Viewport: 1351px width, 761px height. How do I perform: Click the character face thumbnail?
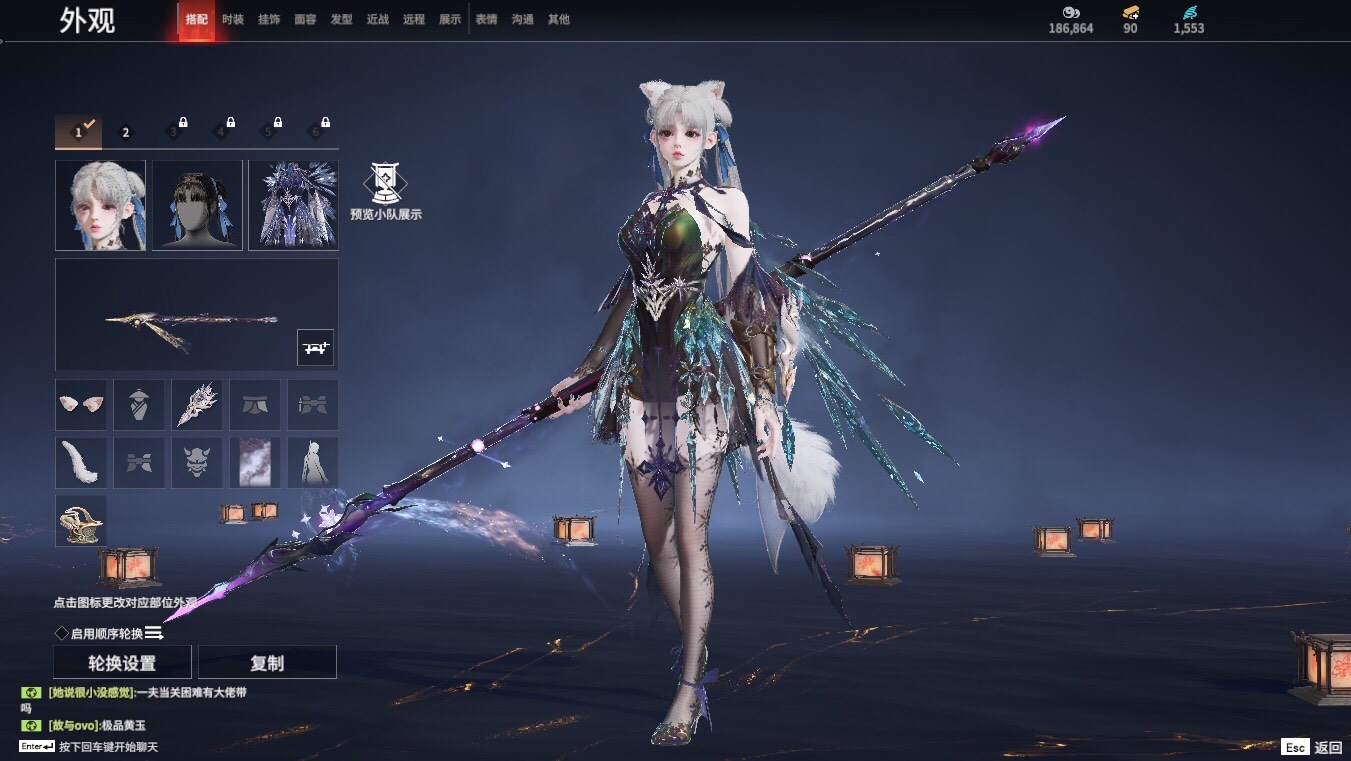pyautogui.click(x=100, y=205)
